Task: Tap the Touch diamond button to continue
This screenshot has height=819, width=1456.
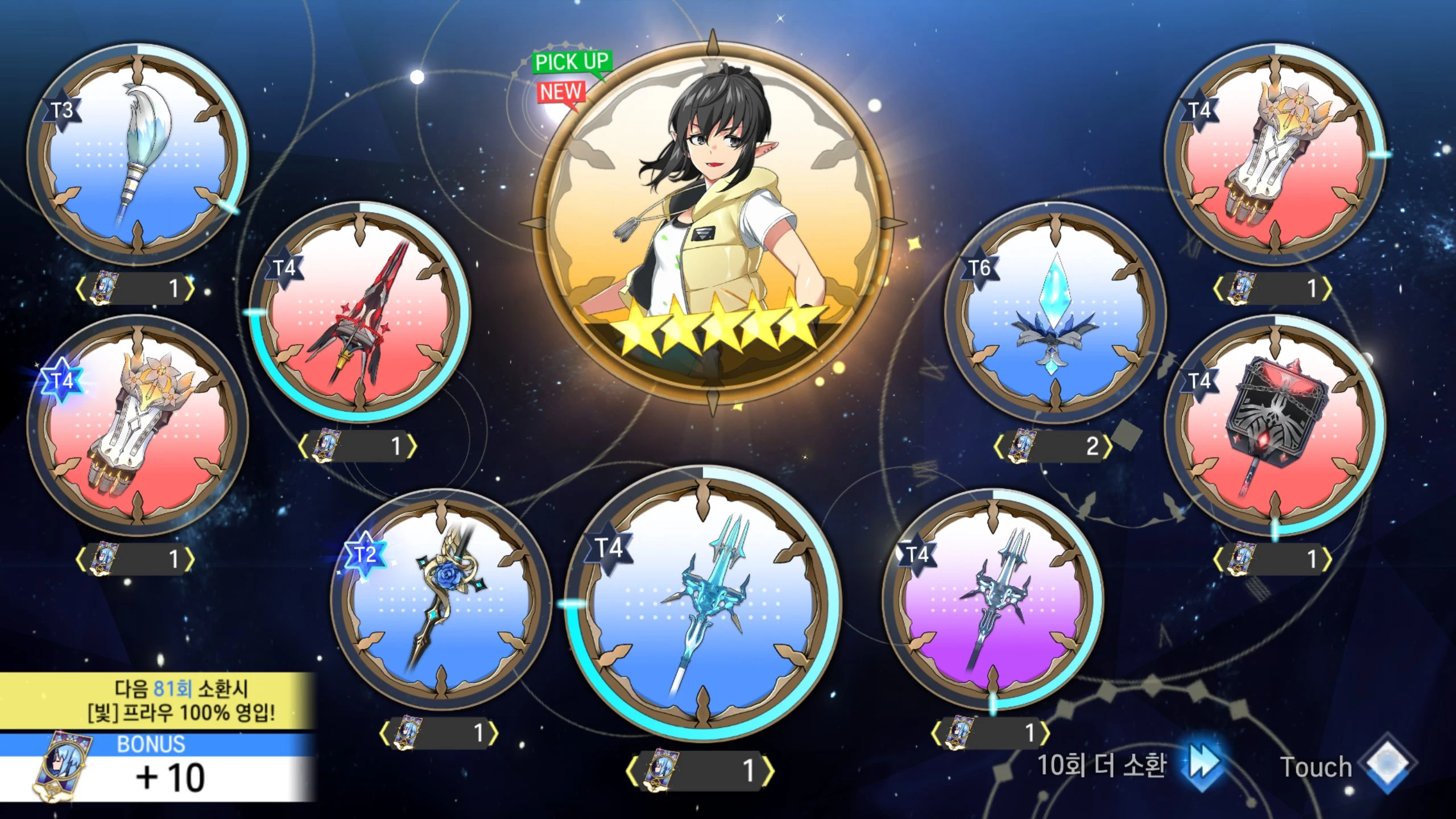Action: 1387,766
